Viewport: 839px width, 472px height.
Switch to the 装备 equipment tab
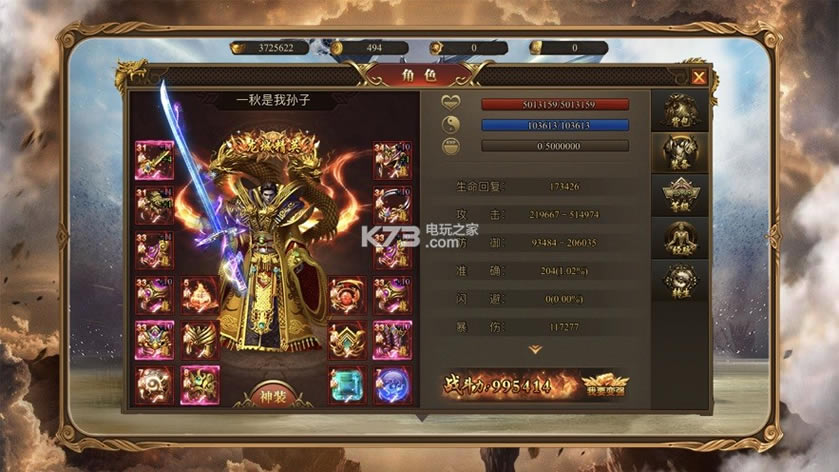pyautogui.click(x=680, y=153)
